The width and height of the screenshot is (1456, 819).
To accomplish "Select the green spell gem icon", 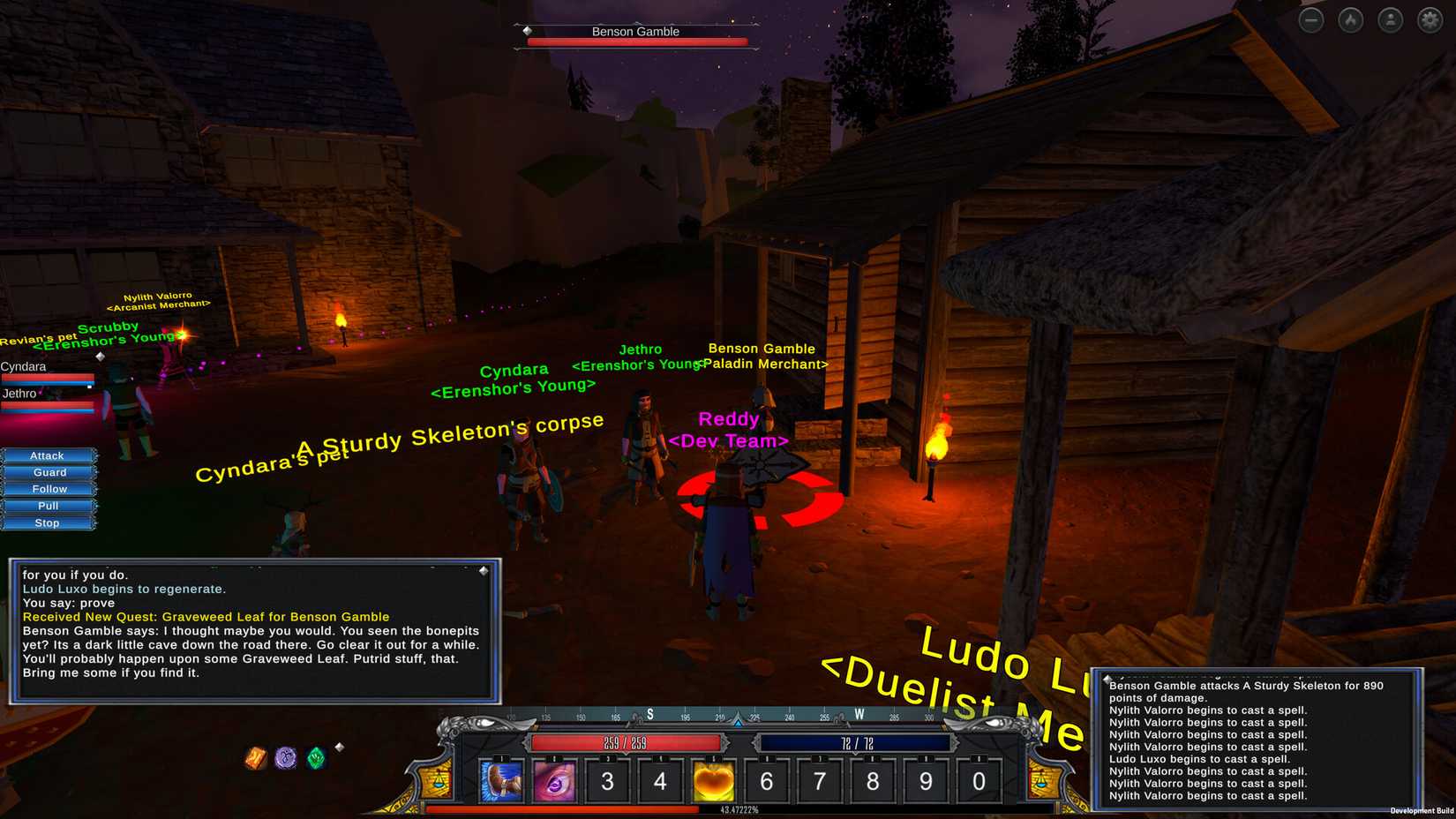I will click(x=316, y=758).
